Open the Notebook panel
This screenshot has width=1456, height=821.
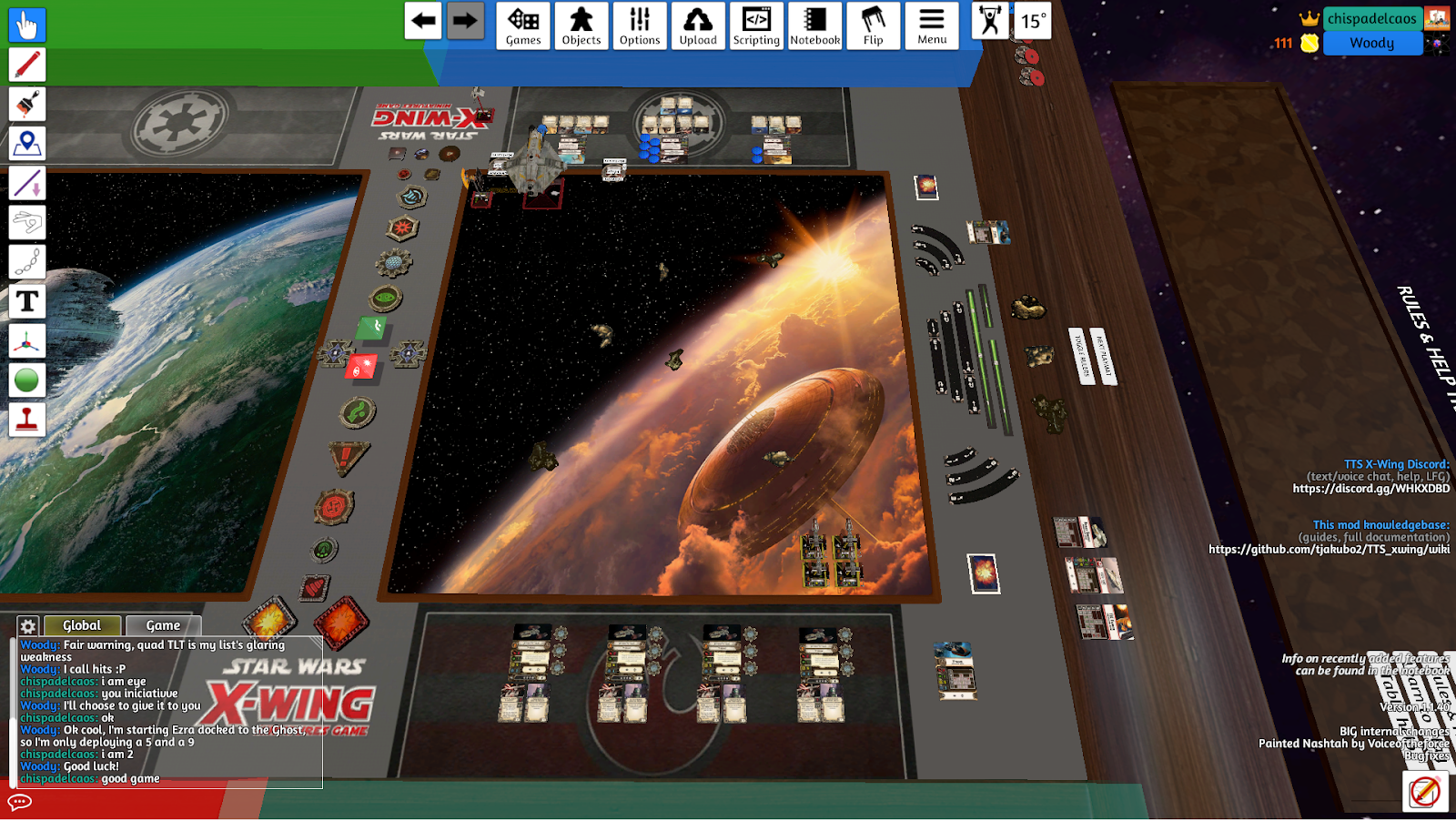point(814,25)
